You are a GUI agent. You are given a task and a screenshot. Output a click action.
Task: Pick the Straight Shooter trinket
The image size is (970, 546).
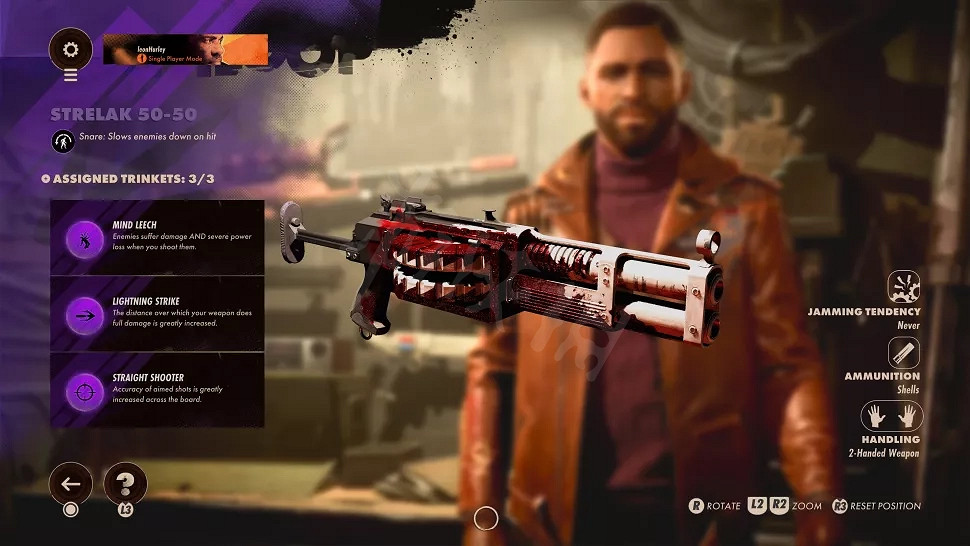pyautogui.click(x=157, y=390)
